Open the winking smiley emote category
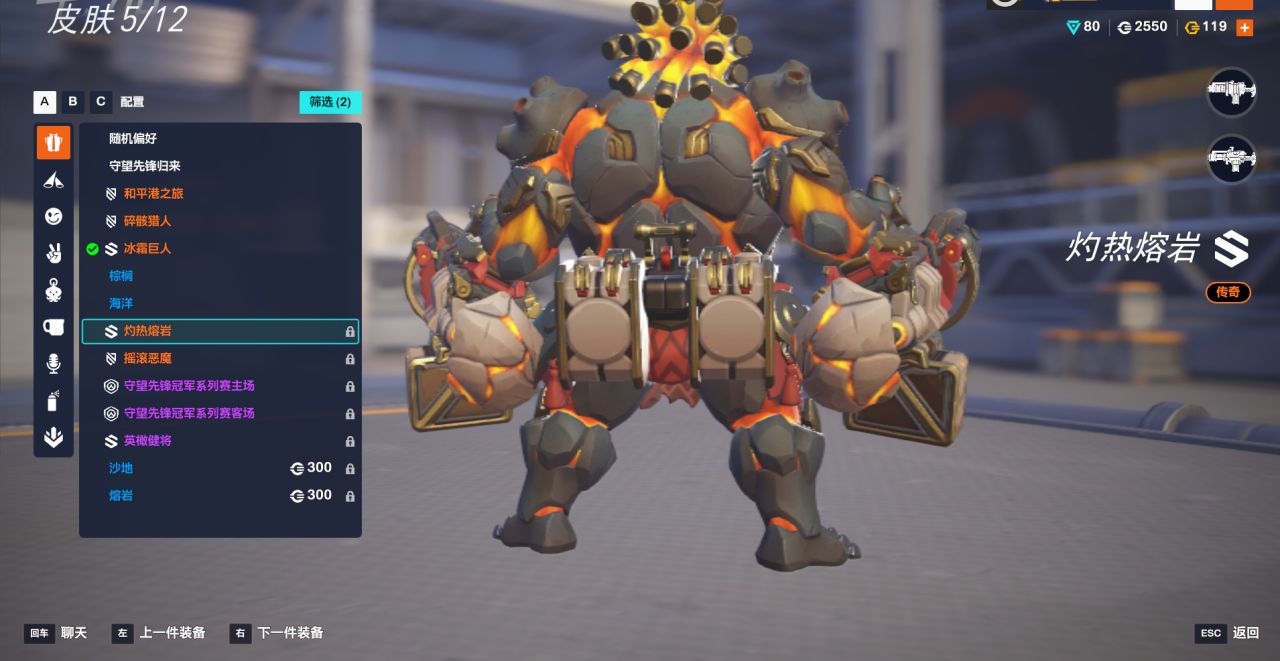Image resolution: width=1280 pixels, height=661 pixels. pos(54,216)
